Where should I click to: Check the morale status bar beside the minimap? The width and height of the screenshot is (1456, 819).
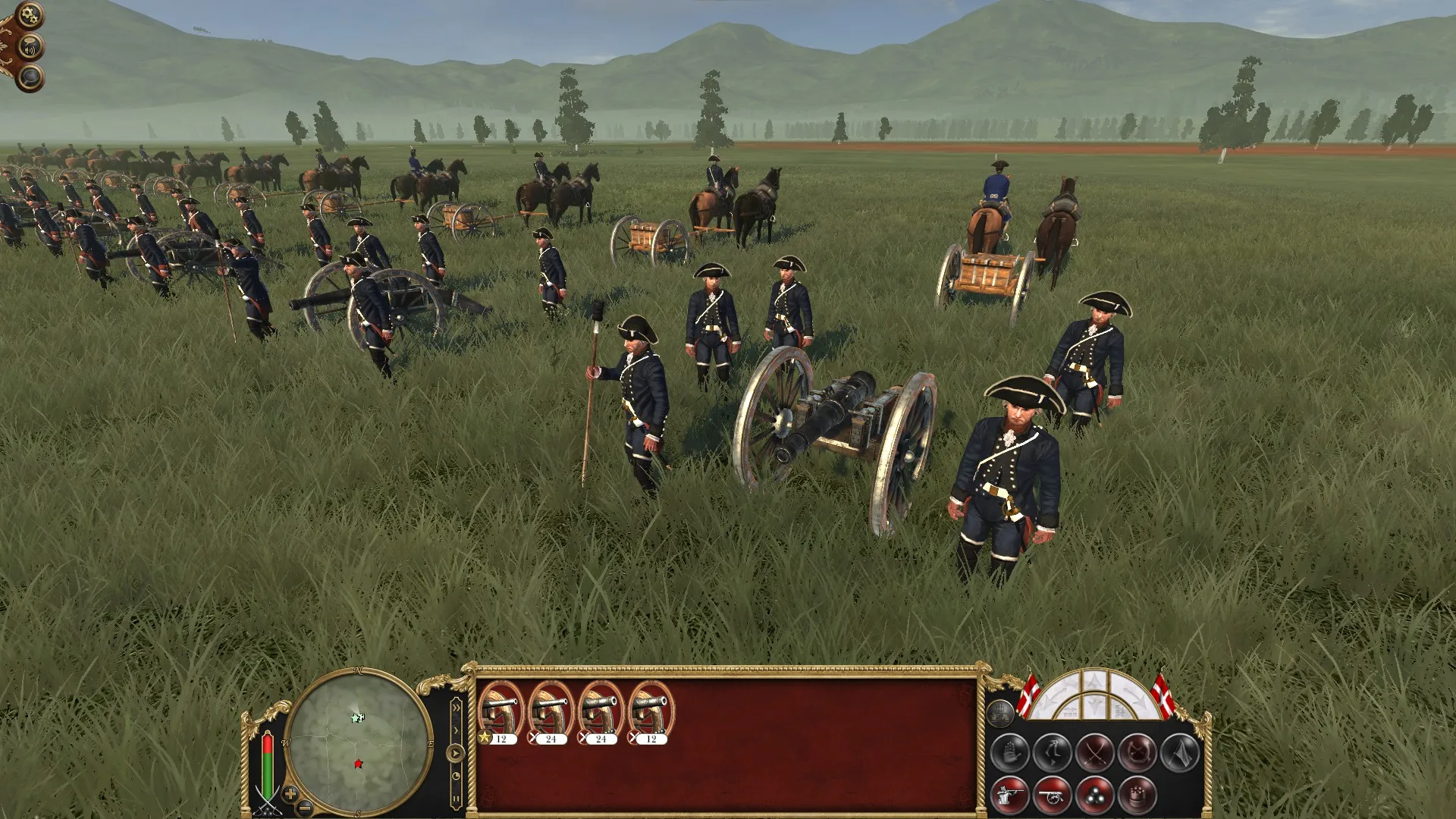point(268,764)
